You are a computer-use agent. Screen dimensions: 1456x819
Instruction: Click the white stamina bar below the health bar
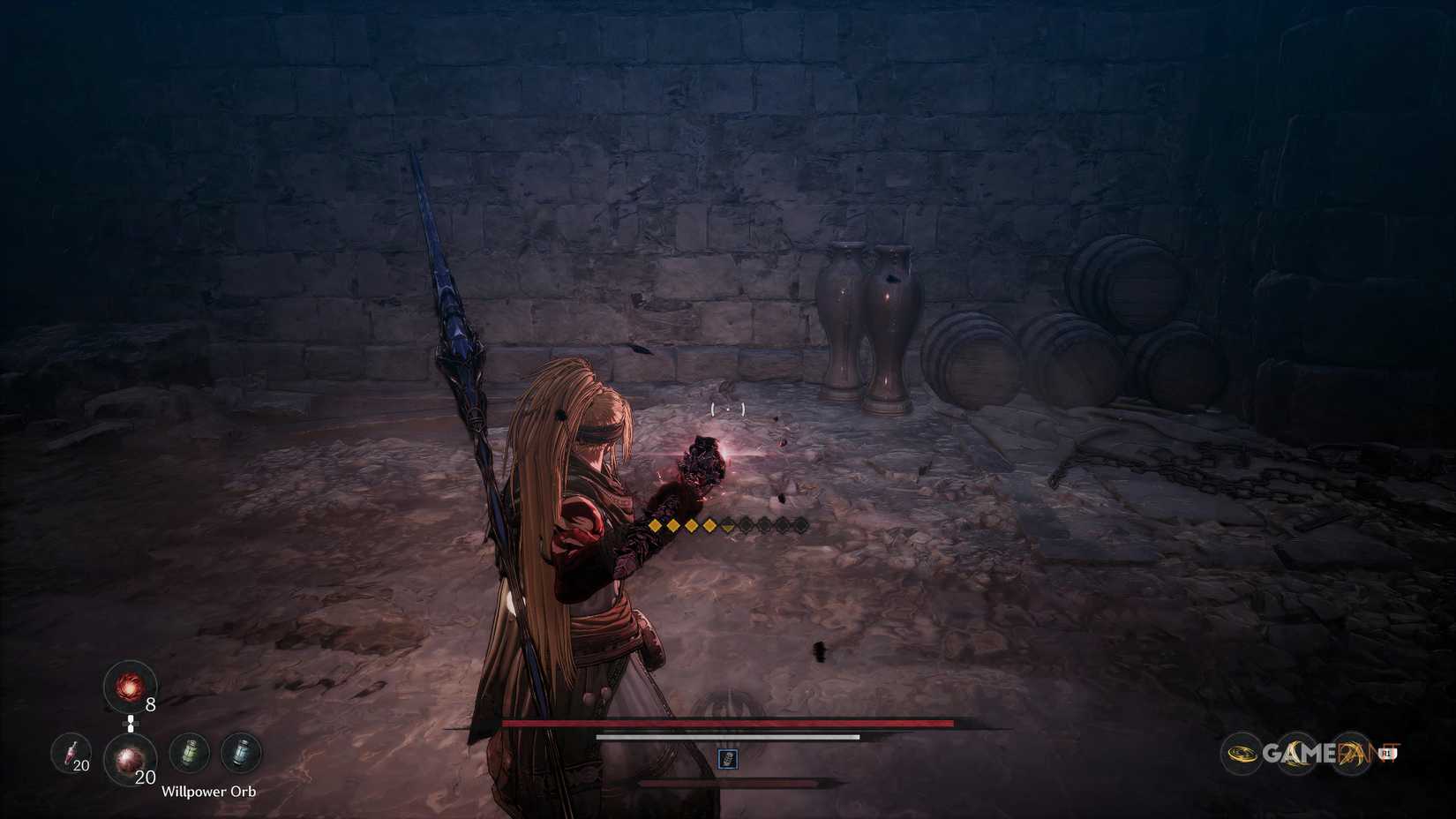click(728, 737)
